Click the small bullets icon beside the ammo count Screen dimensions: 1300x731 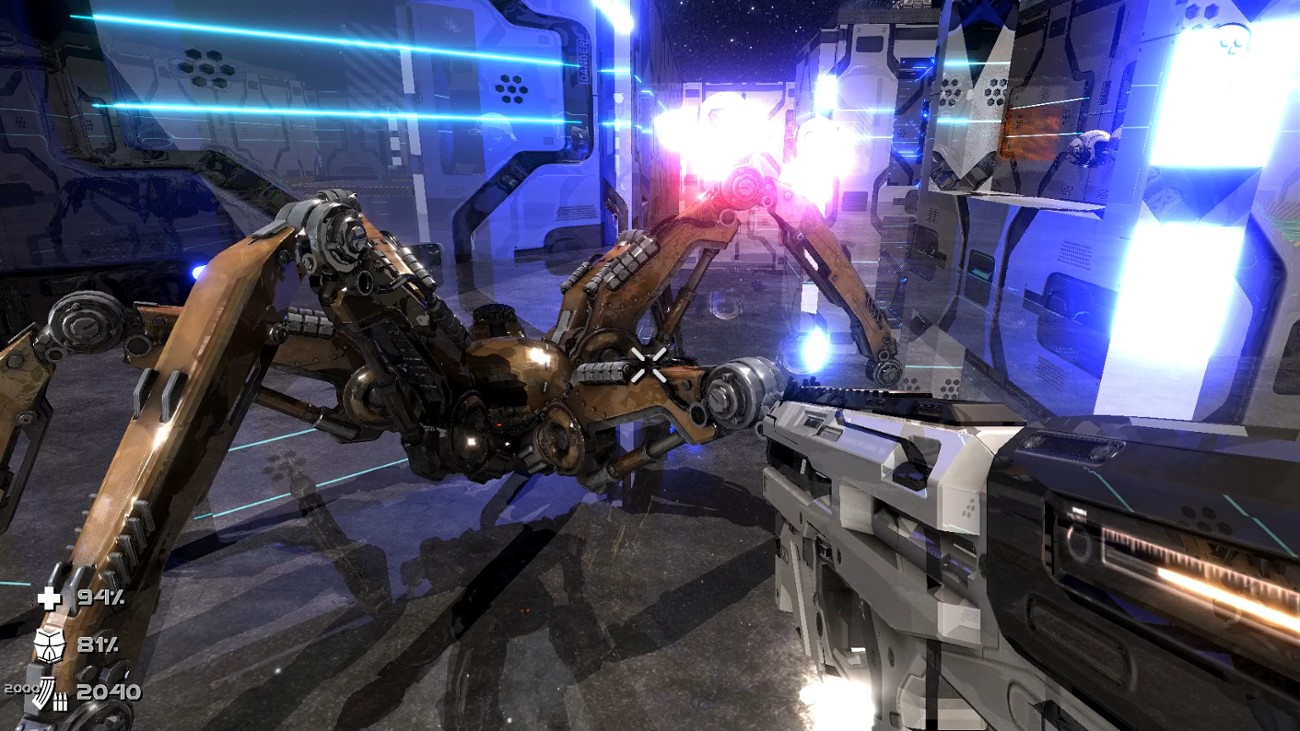click(x=60, y=702)
